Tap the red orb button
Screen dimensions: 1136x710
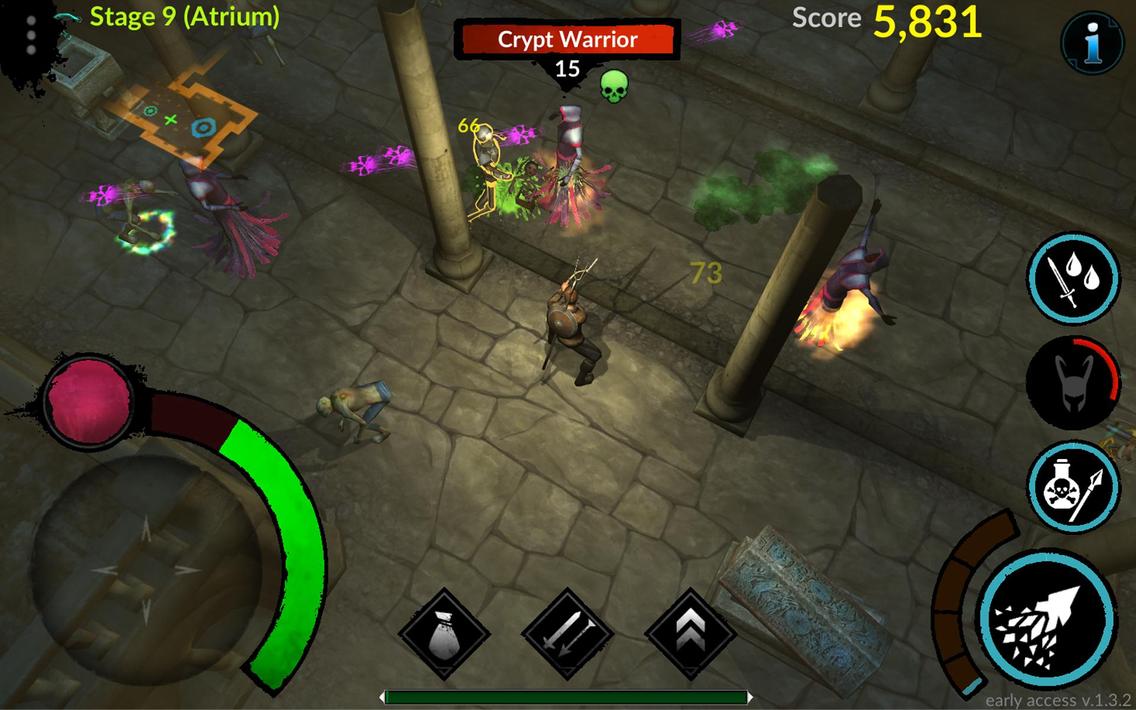pos(89,400)
